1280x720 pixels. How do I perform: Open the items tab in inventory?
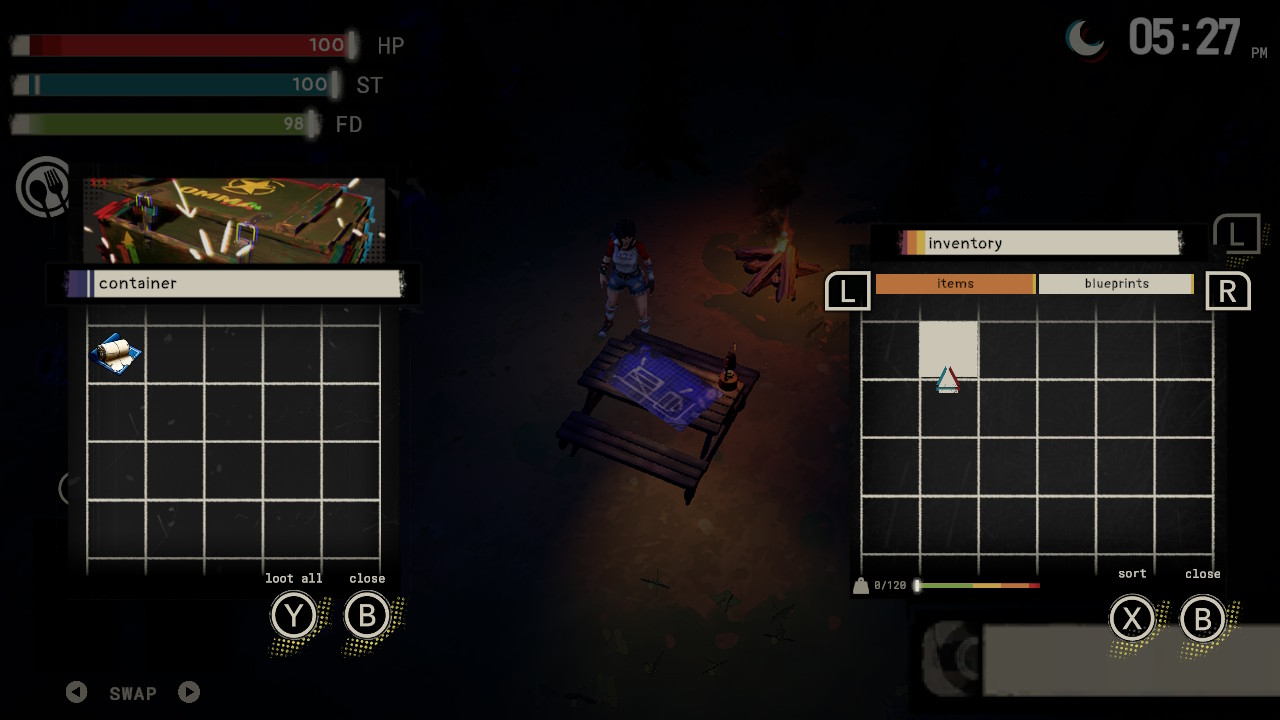tap(955, 284)
